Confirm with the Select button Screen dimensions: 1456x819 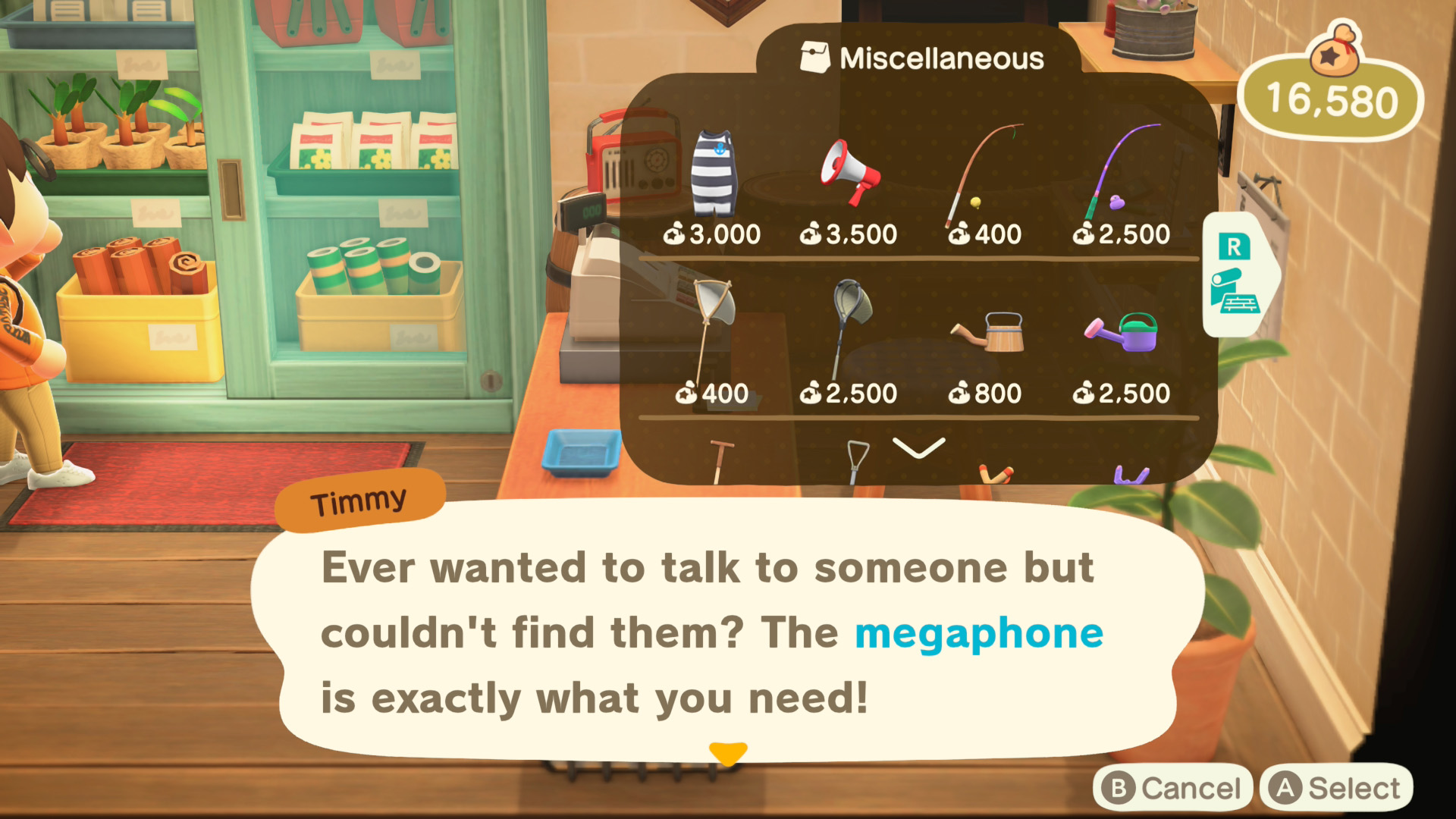click(x=1336, y=789)
